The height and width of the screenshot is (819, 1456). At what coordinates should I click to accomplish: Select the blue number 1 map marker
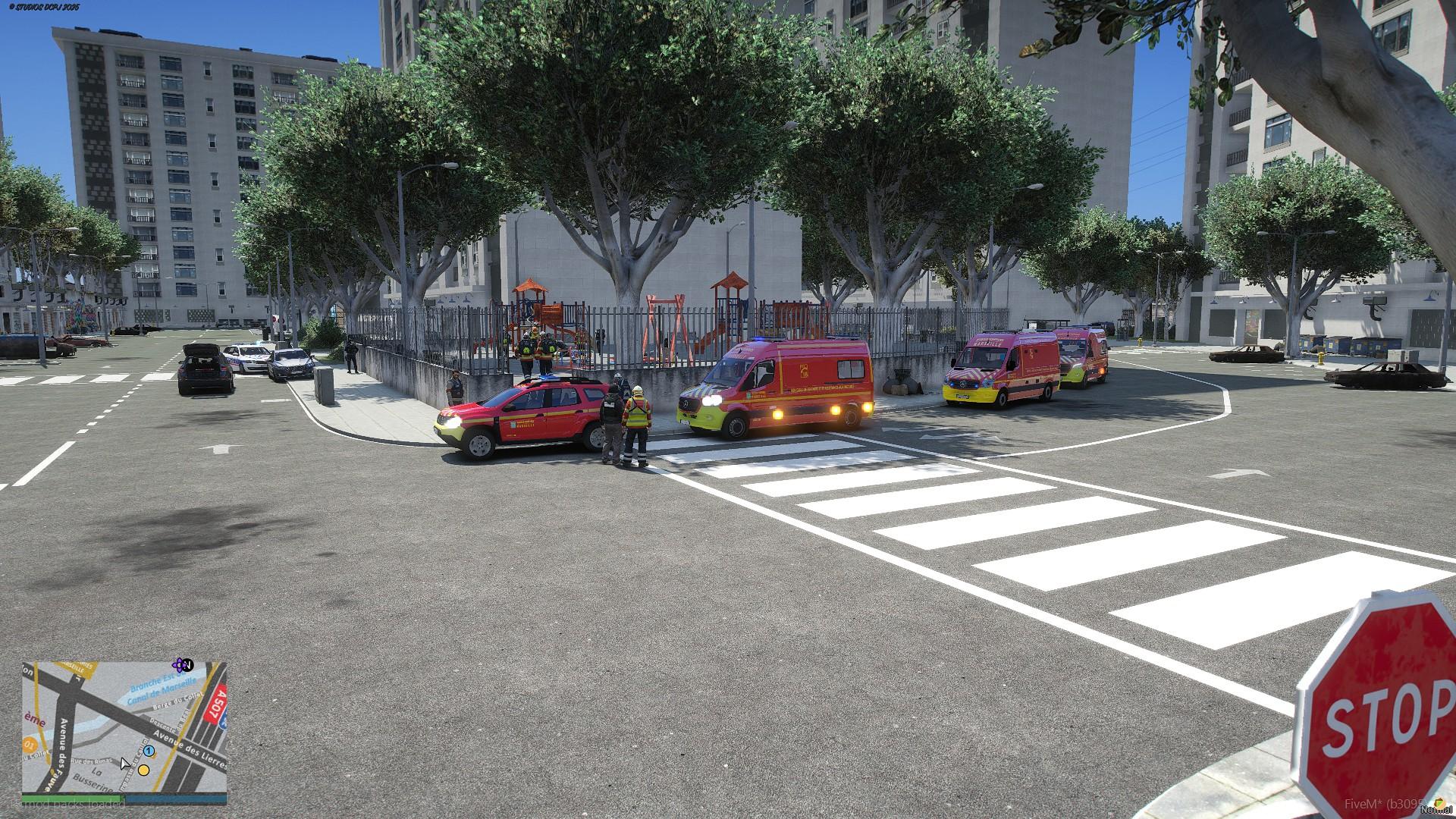point(149,752)
